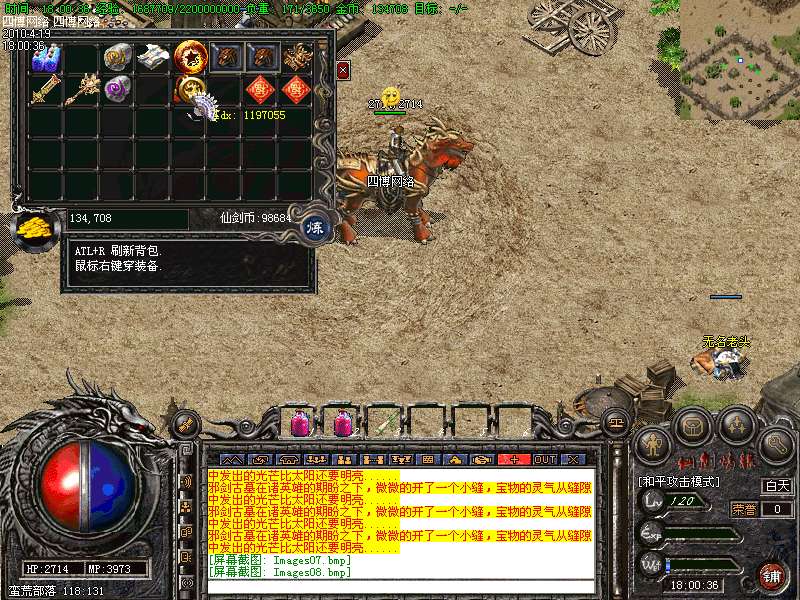This screenshot has height=600, width=800.
Task: Click the minimap
Action: pos(740,50)
